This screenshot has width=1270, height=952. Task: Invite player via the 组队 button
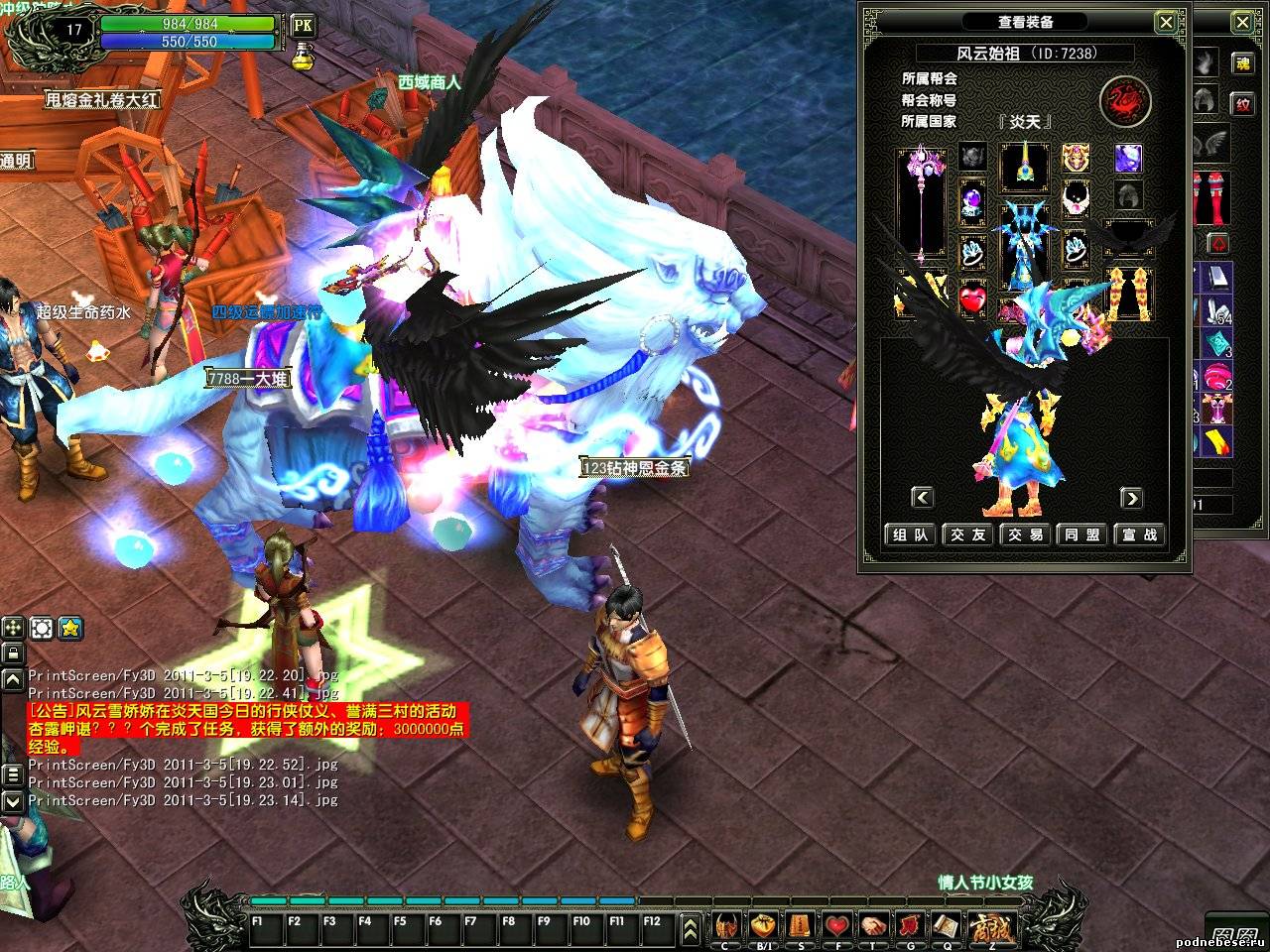pos(911,535)
